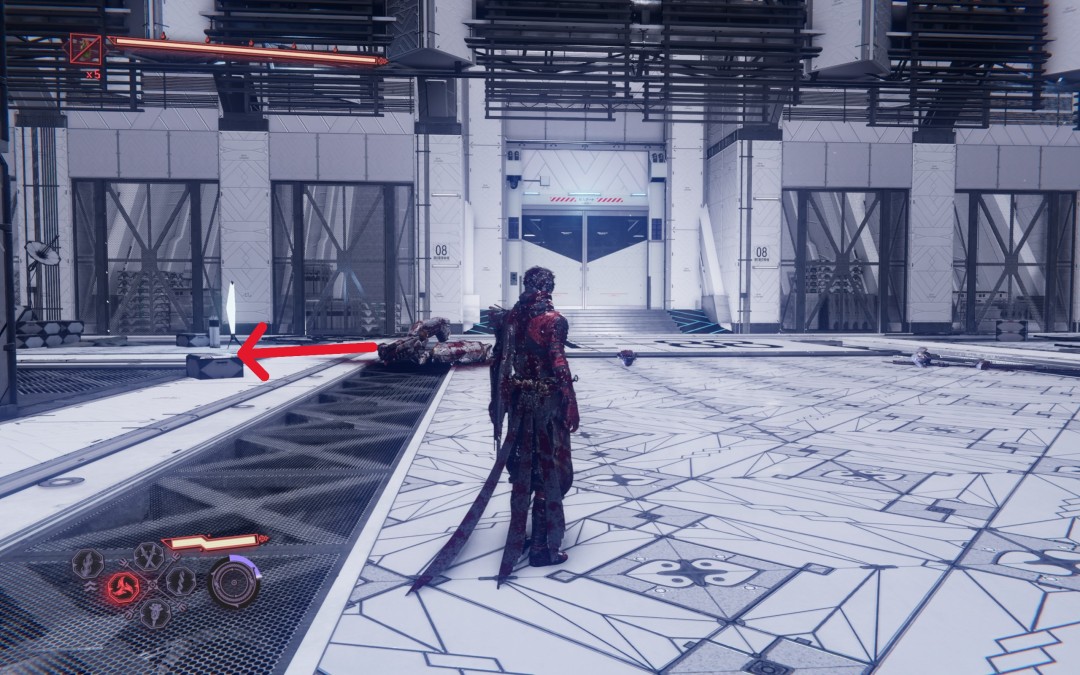Image resolution: width=1080 pixels, height=675 pixels.
Task: Select the crossed swords skill icon
Action: coord(149,555)
